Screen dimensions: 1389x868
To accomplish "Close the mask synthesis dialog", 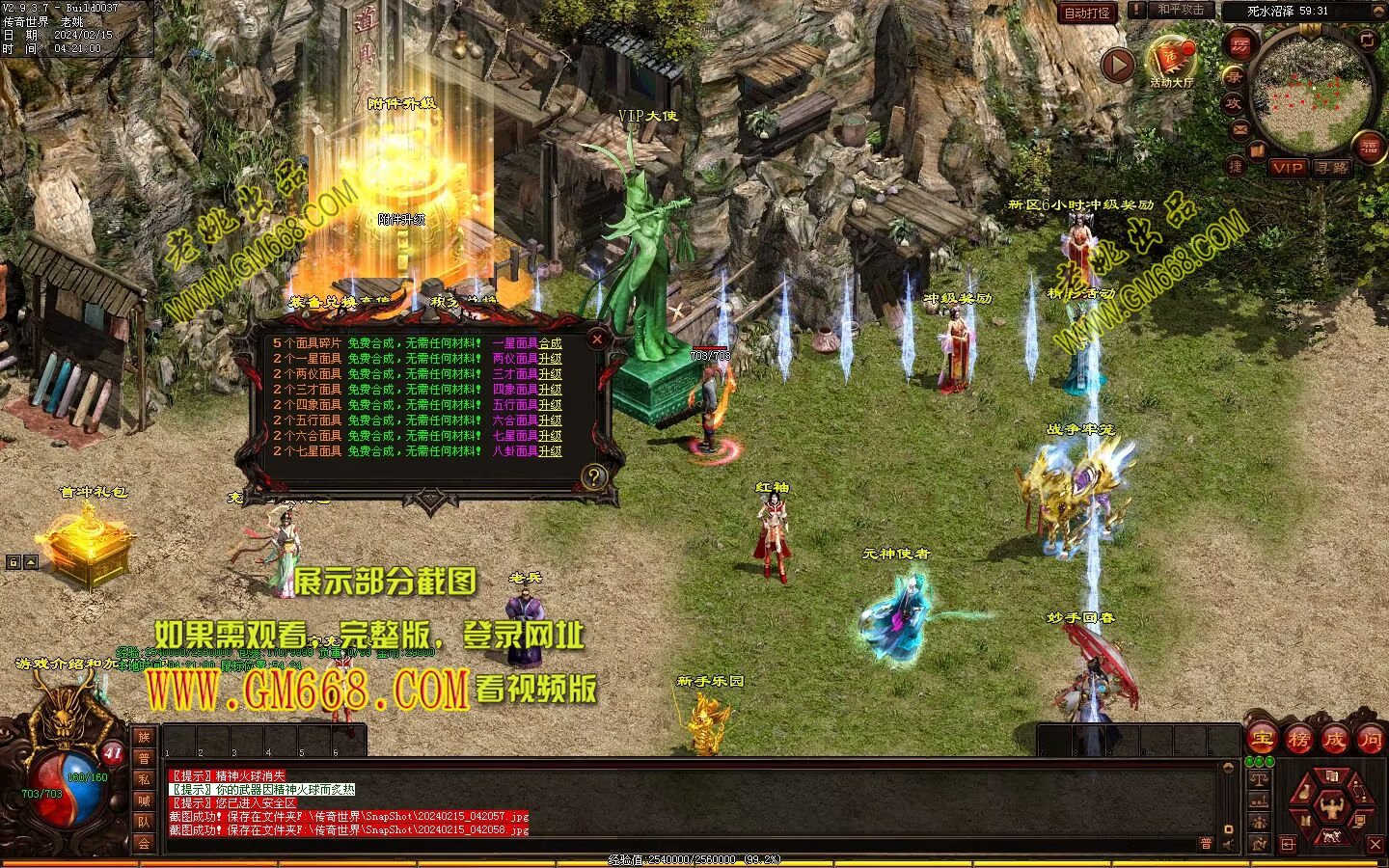I will [x=597, y=339].
